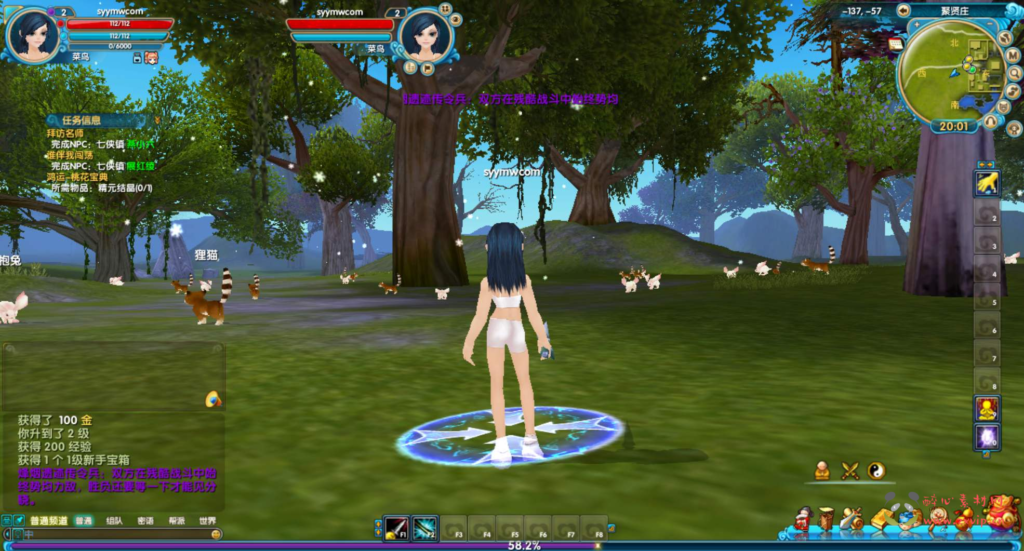The width and height of the screenshot is (1024, 551).
Task: Activate the purple flame skill slot
Action: click(987, 437)
